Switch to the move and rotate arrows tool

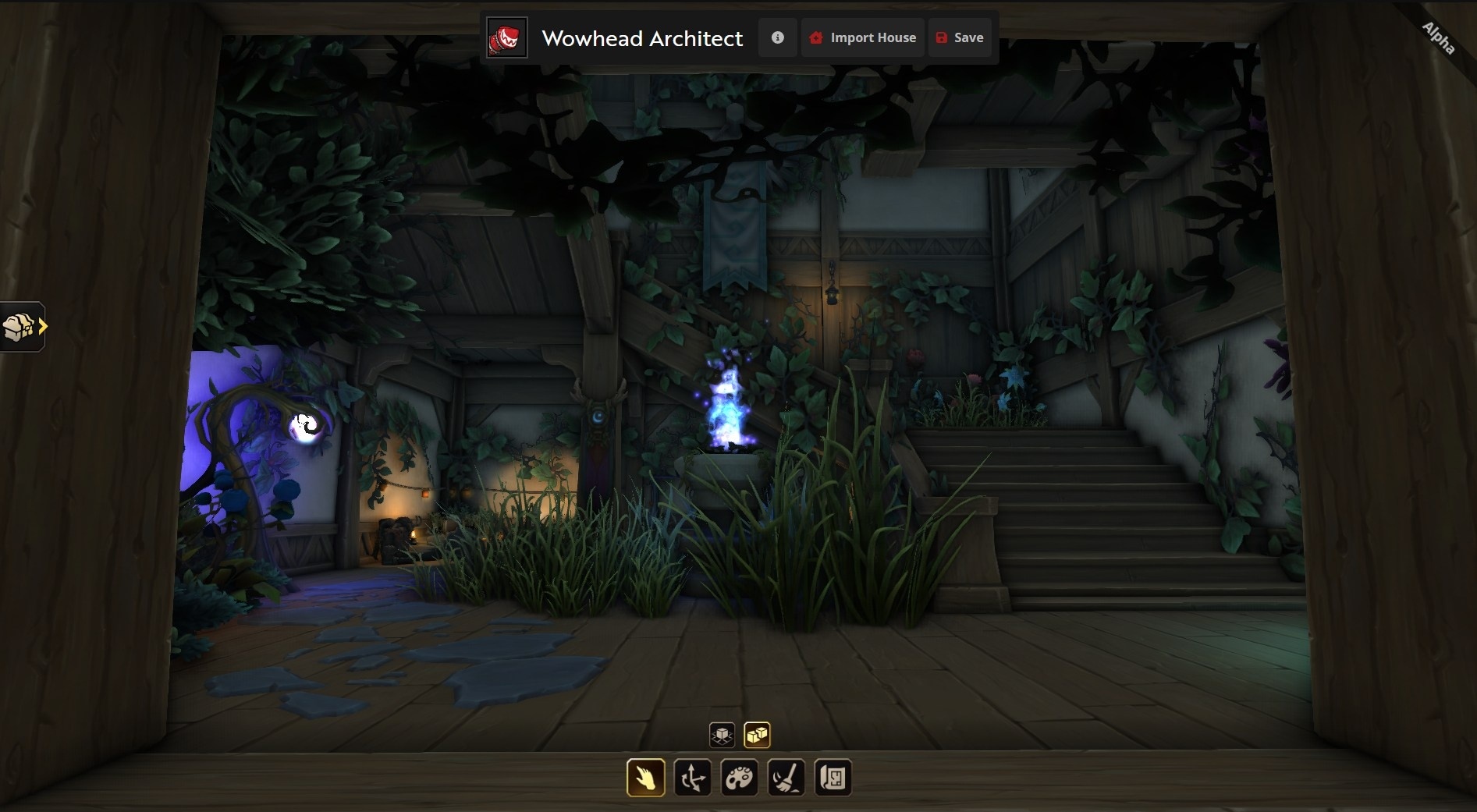[693, 778]
